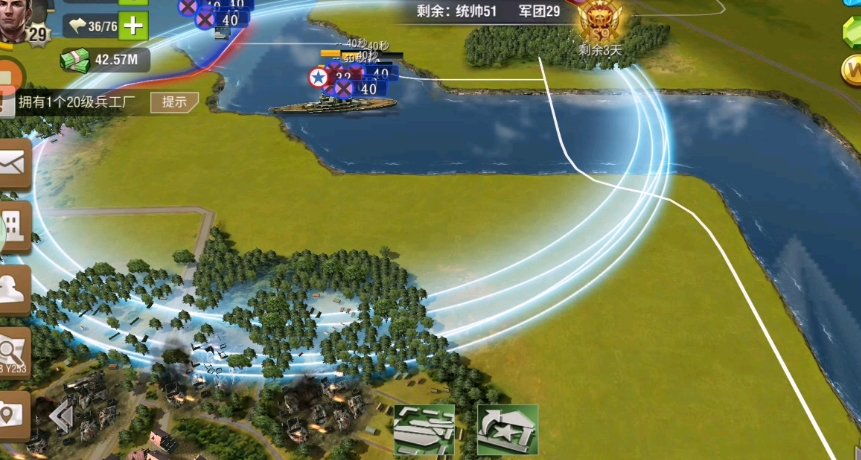Image resolution: width=861 pixels, height=460 pixels.
Task: Open the golden emblem season event
Action: [599, 20]
